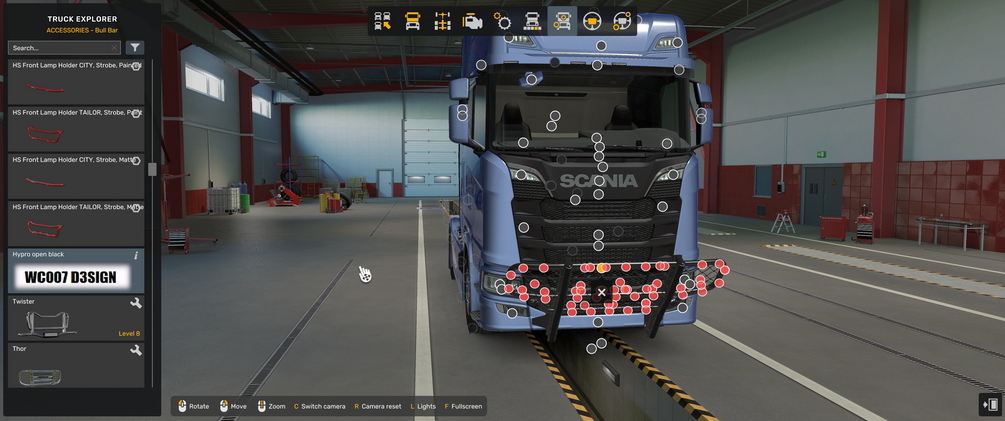Select the Hypro open black bull bar
Image resolution: width=1005 pixels, height=421 pixels.
(x=76, y=271)
